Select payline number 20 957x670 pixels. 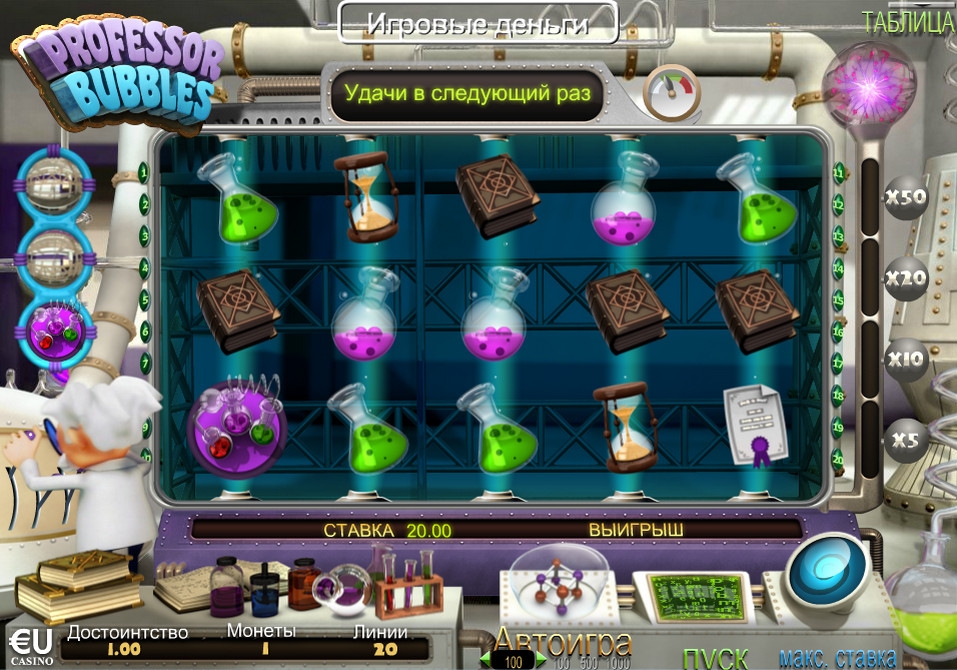pos(838,457)
